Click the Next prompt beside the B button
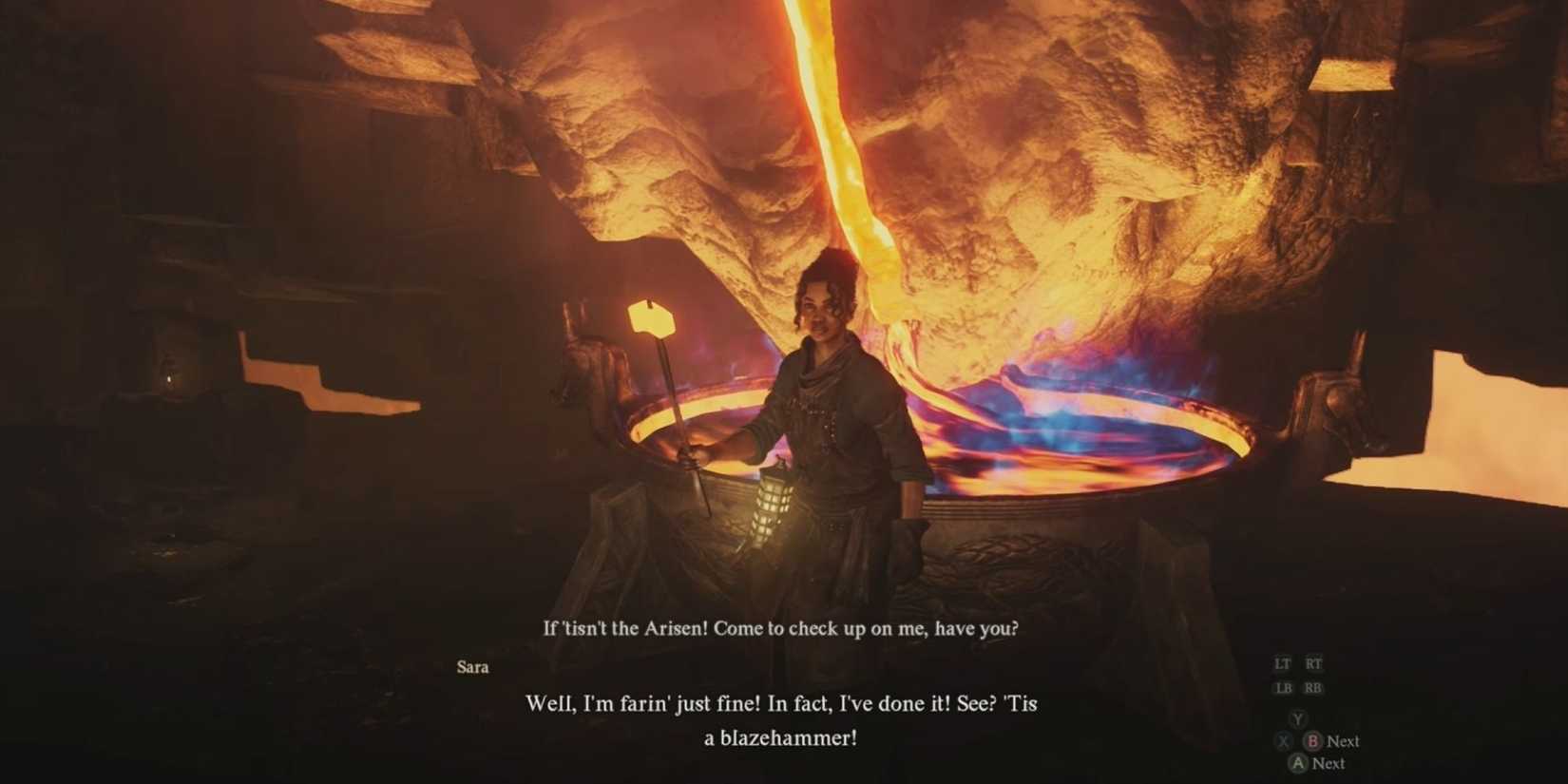 pos(1343,741)
